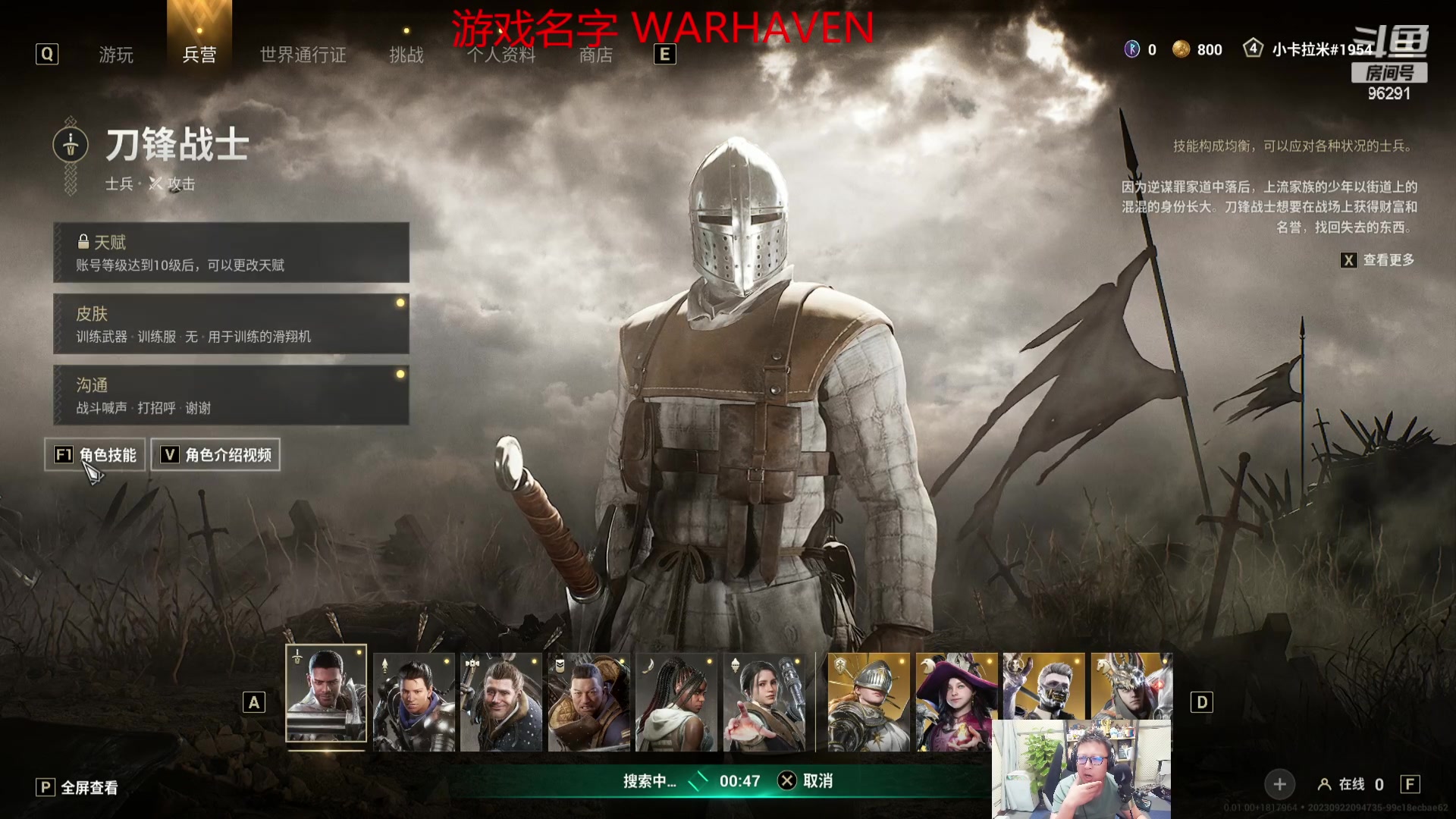1456x819 pixels.
Task: Play the 角色介绍视频 intro video
Action: coord(216,455)
